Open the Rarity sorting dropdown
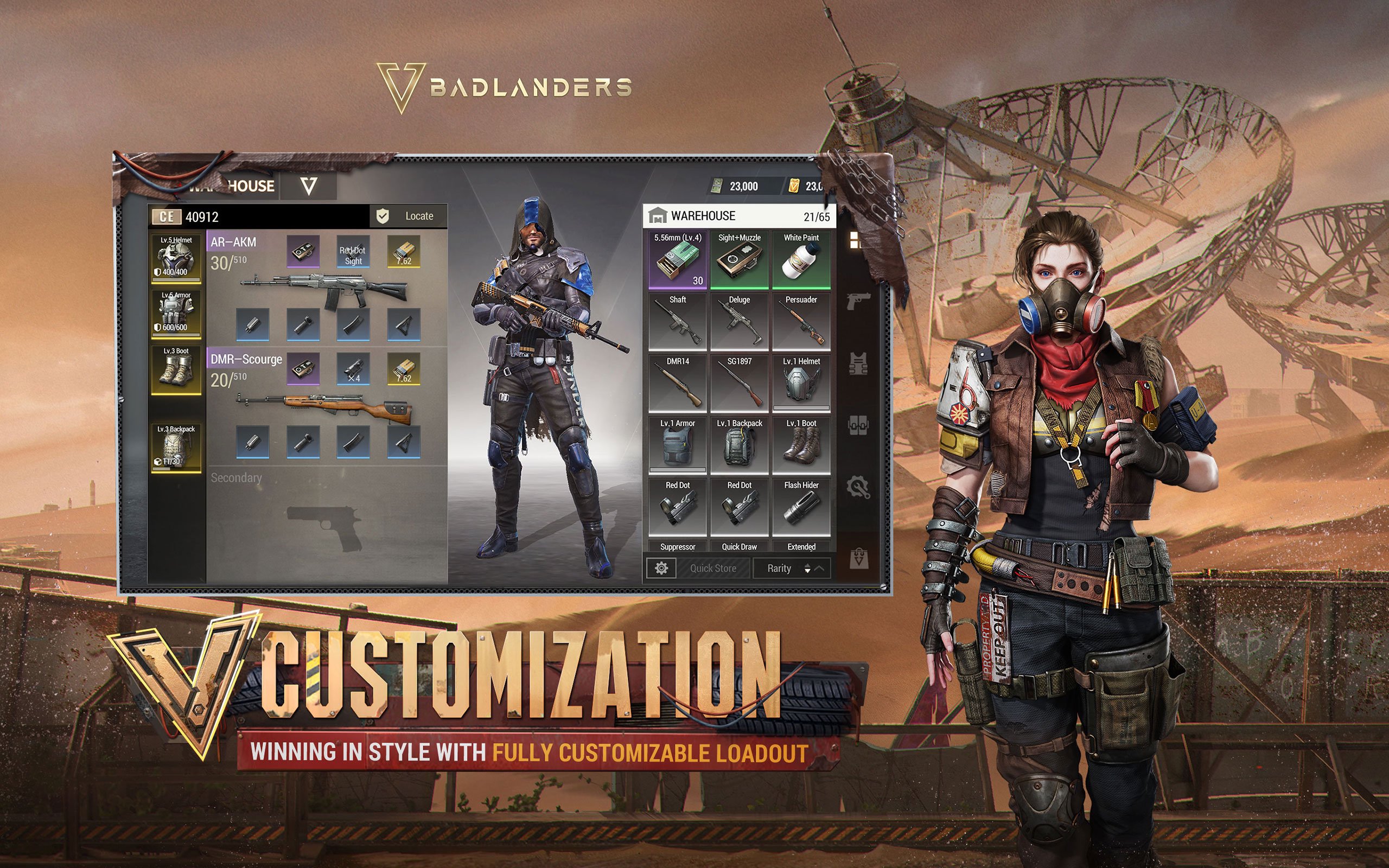1389x868 pixels. pyautogui.click(x=781, y=568)
